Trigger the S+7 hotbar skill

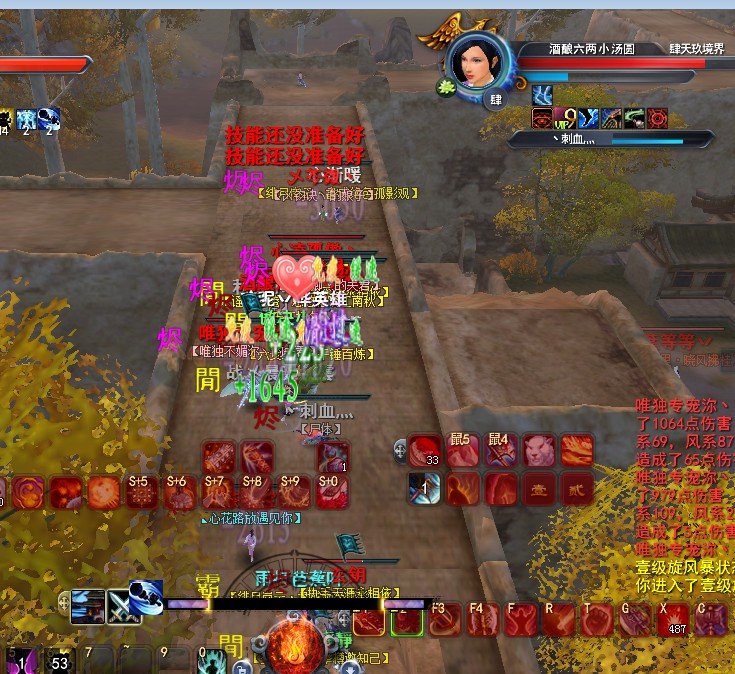218,491
